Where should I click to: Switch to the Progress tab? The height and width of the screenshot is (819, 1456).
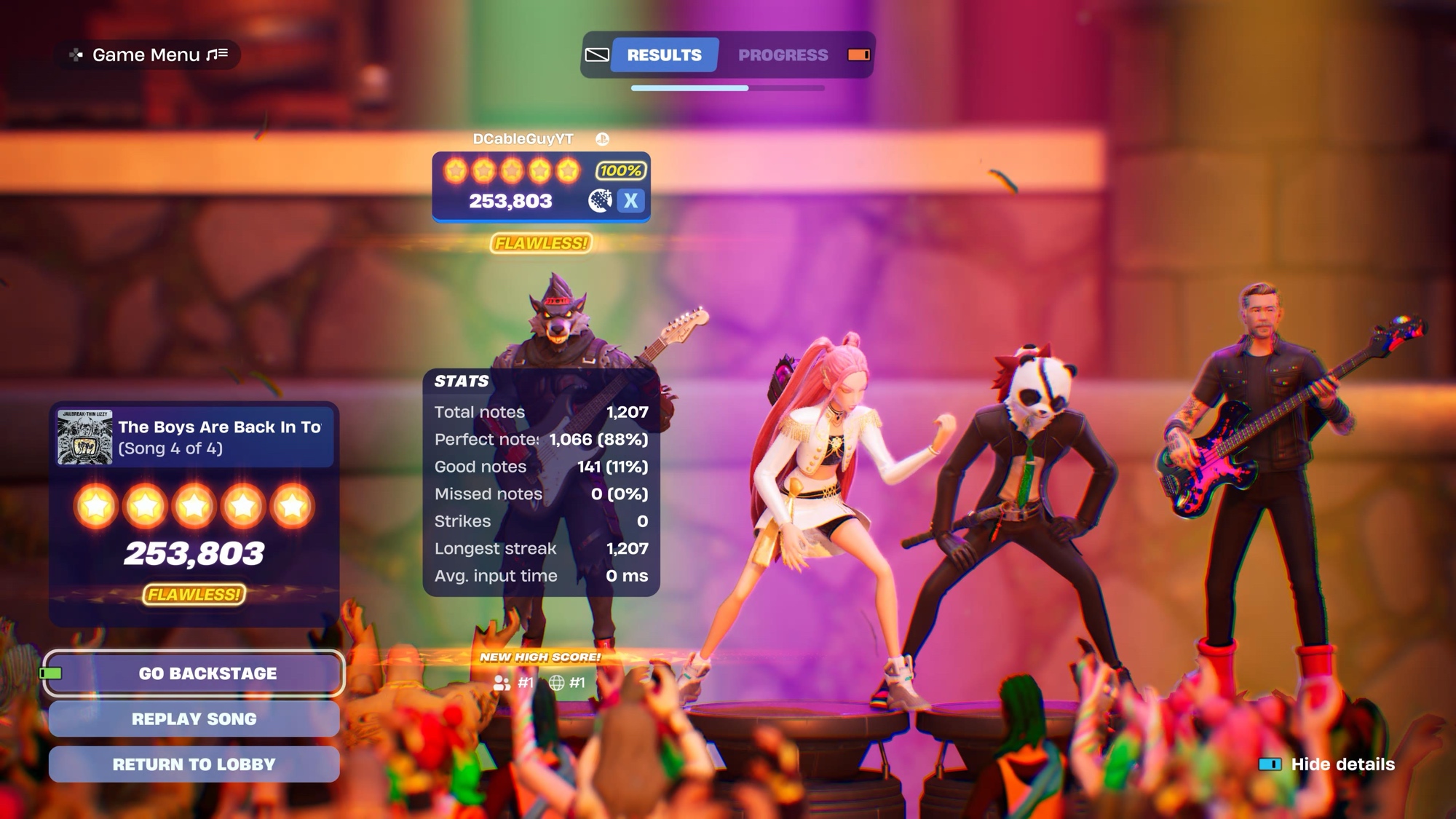click(783, 55)
